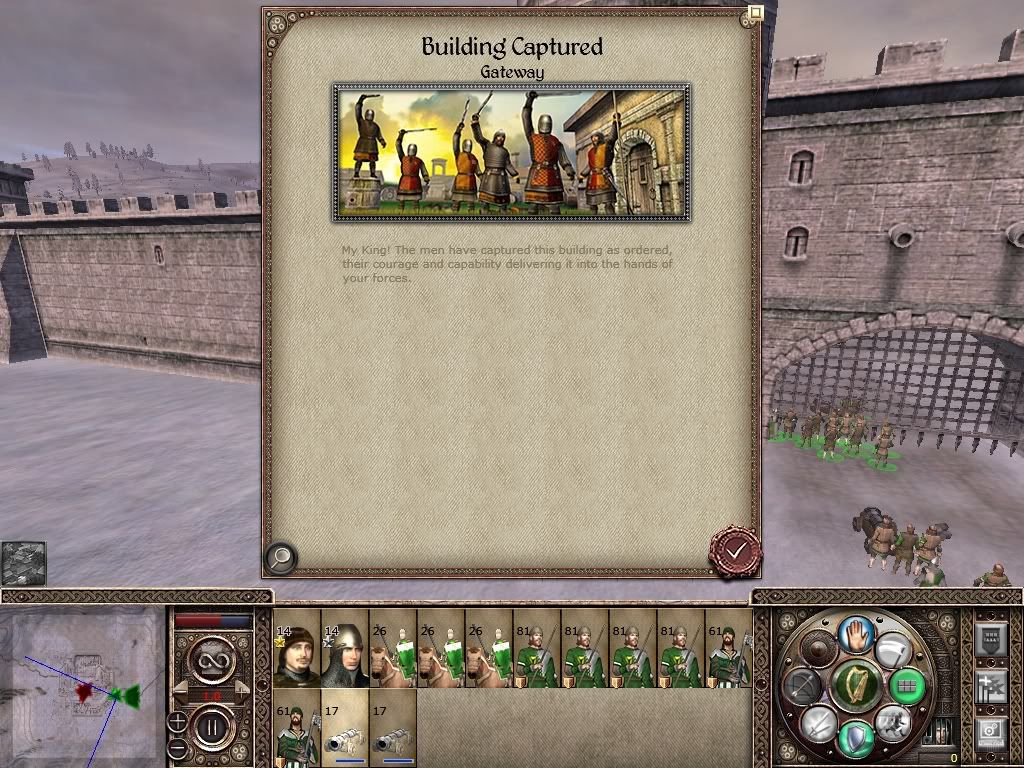1024x768 pixels.
Task: Increase the battle game speed
Action: (x=243, y=689)
